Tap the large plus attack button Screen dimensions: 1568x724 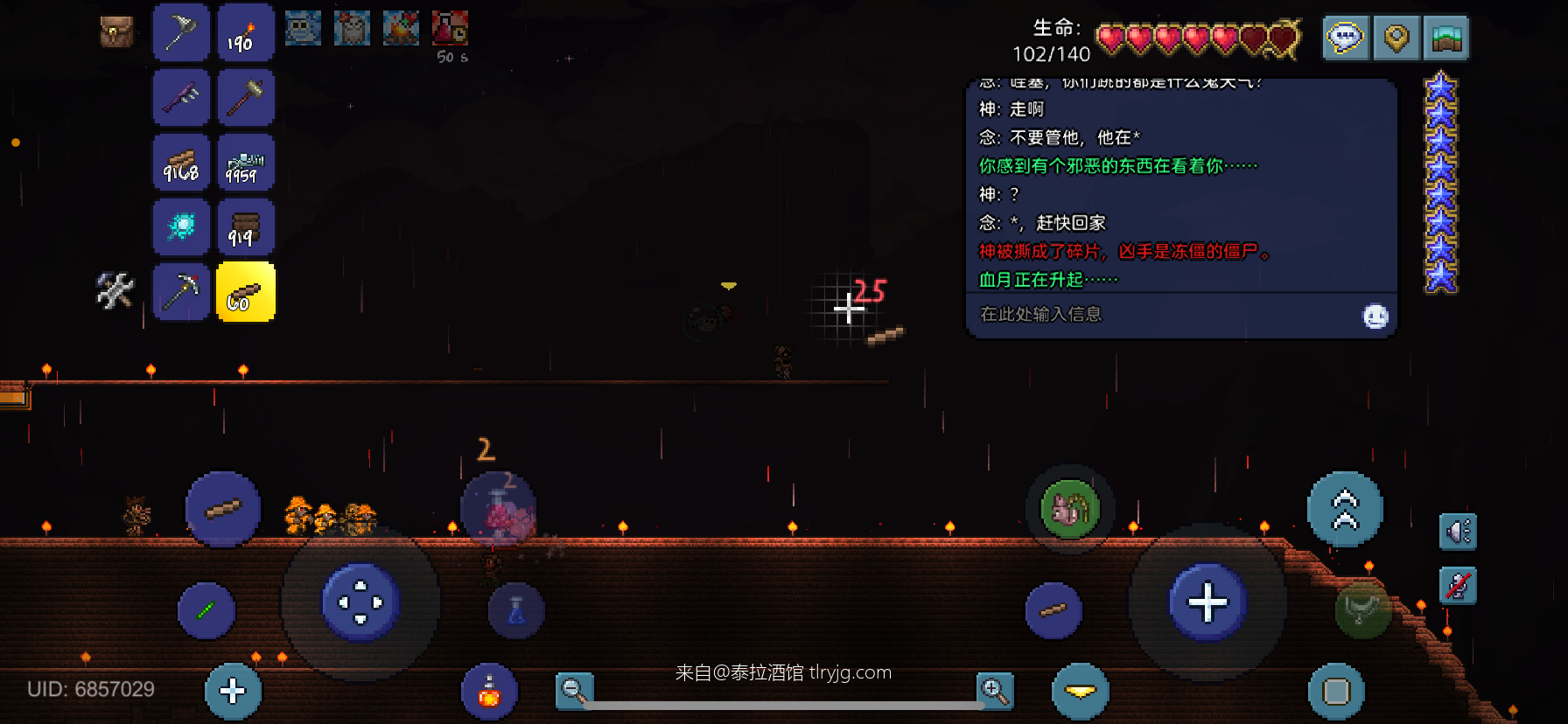1207,602
